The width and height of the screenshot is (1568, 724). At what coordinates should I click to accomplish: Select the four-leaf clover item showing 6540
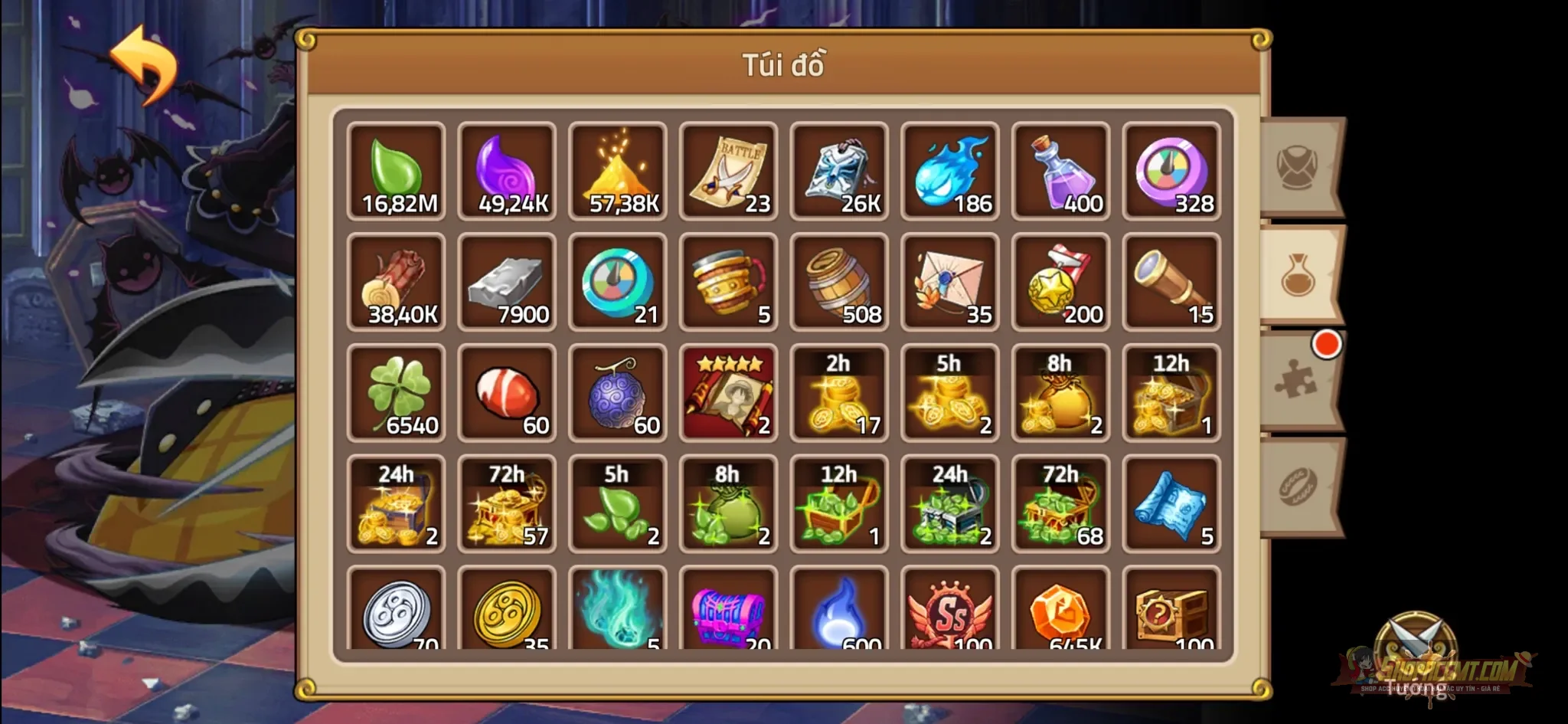pyautogui.click(x=396, y=393)
